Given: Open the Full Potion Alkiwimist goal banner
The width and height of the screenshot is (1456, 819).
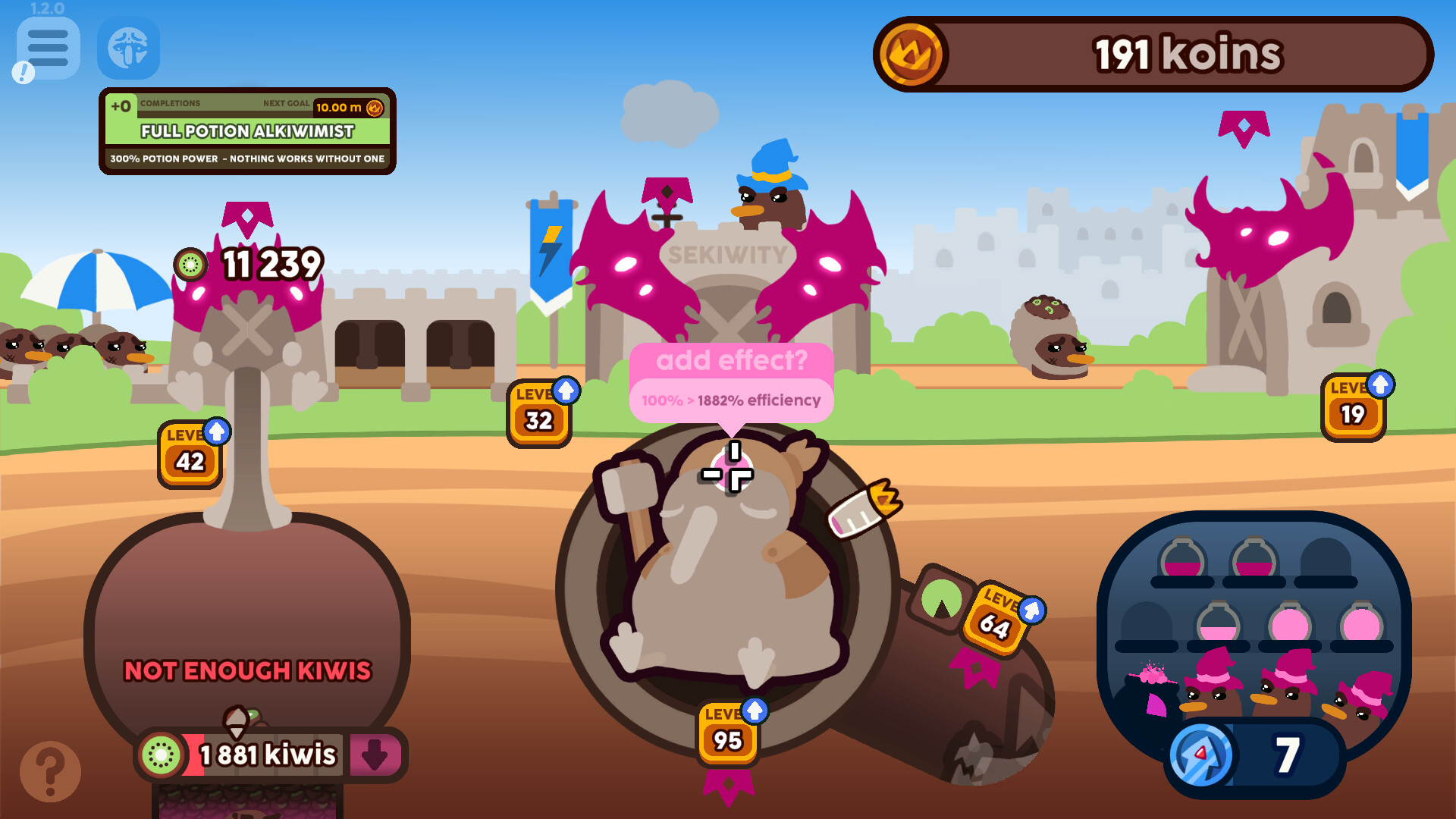Looking at the screenshot, I should pyautogui.click(x=247, y=132).
